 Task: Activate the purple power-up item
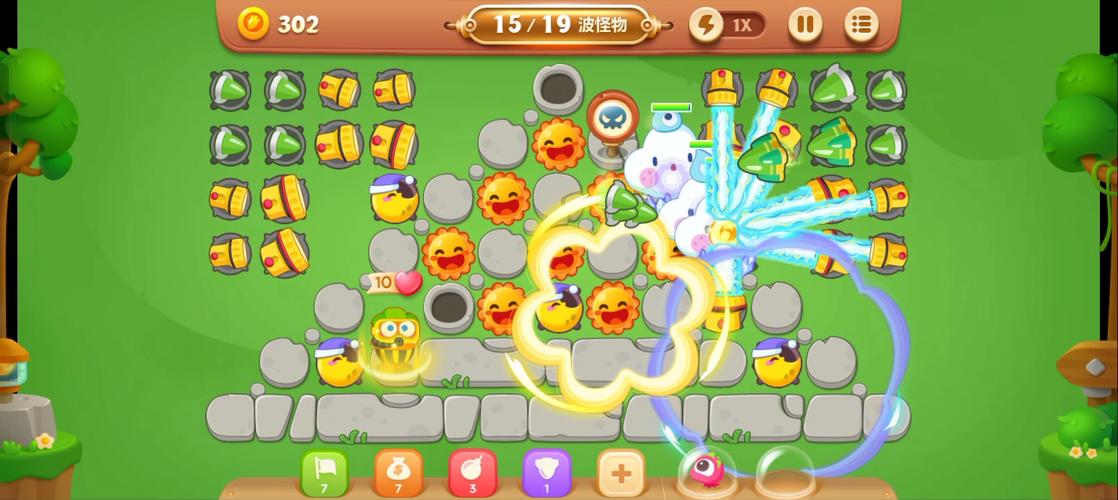[x=546, y=472]
